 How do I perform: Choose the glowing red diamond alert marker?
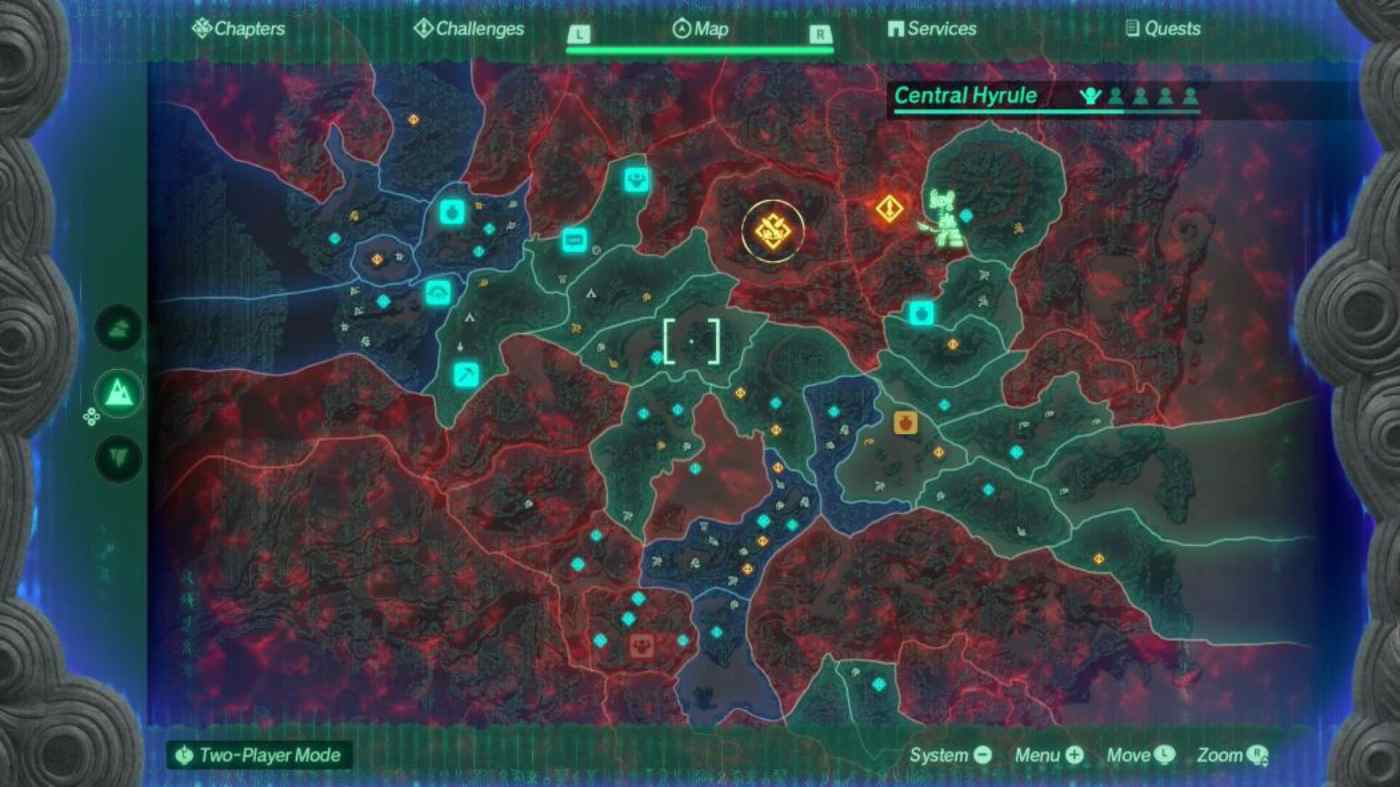[889, 209]
